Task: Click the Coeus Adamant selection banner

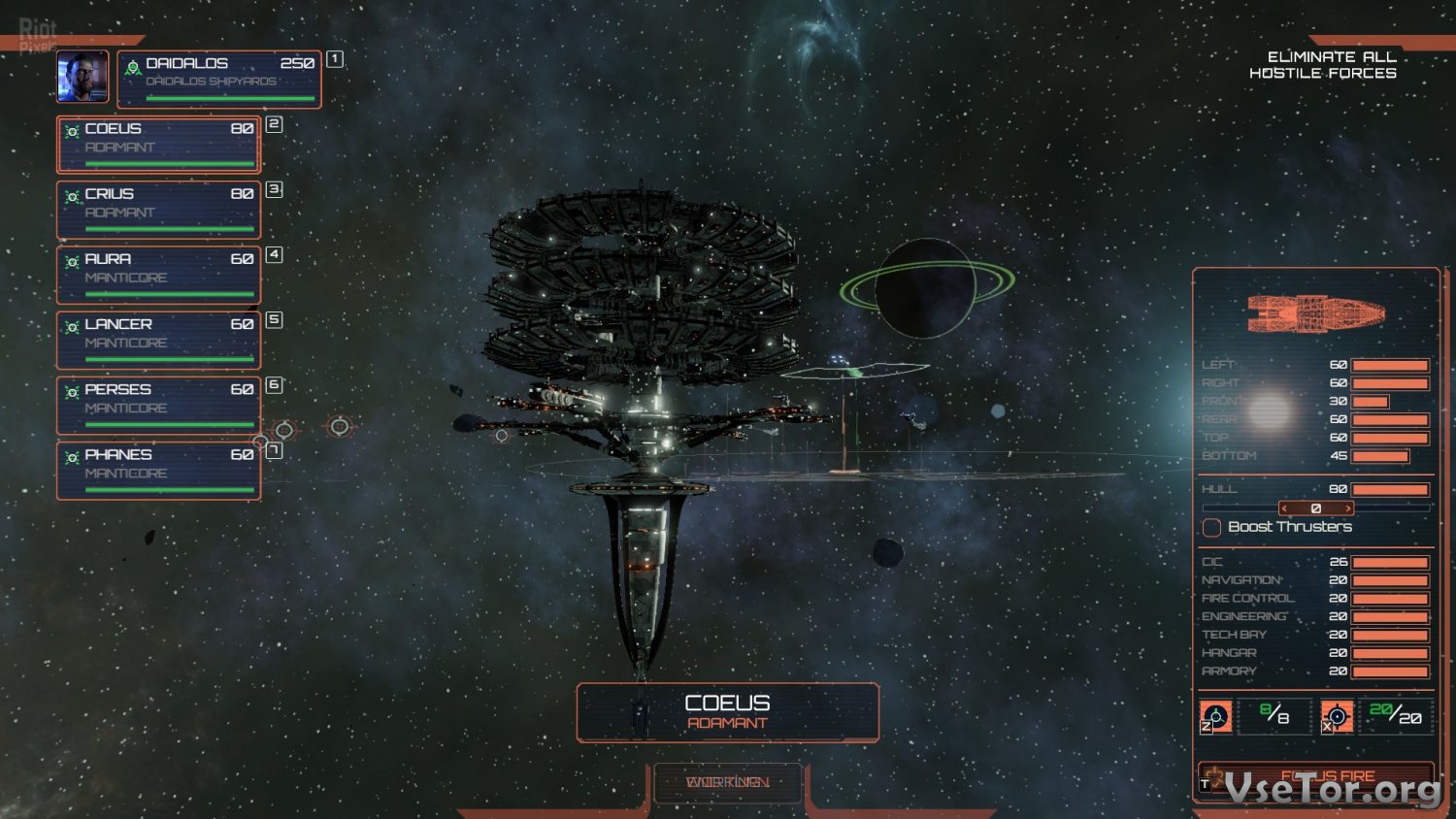Action: click(728, 712)
